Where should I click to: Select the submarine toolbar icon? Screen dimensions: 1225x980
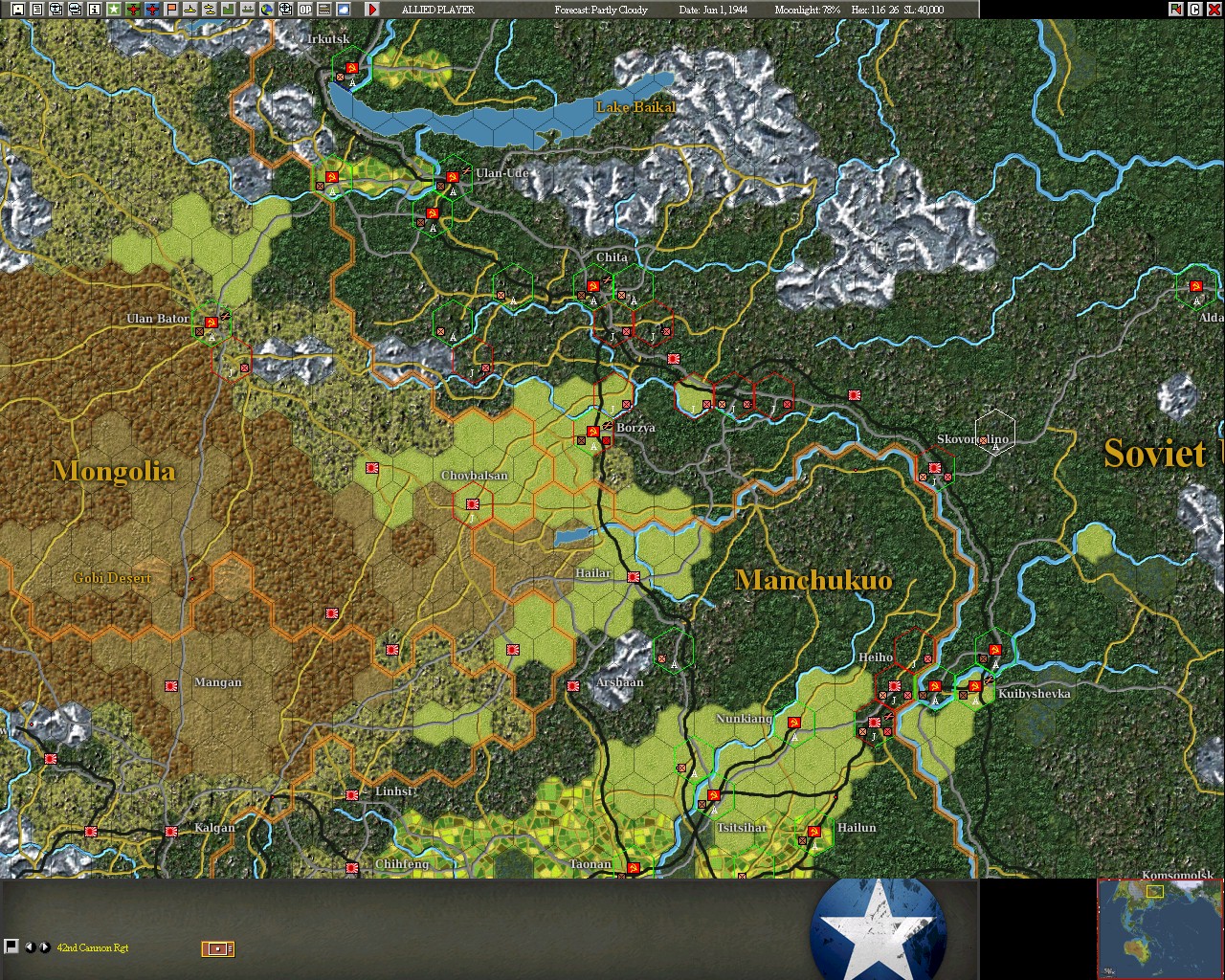pyautogui.click(x=191, y=9)
